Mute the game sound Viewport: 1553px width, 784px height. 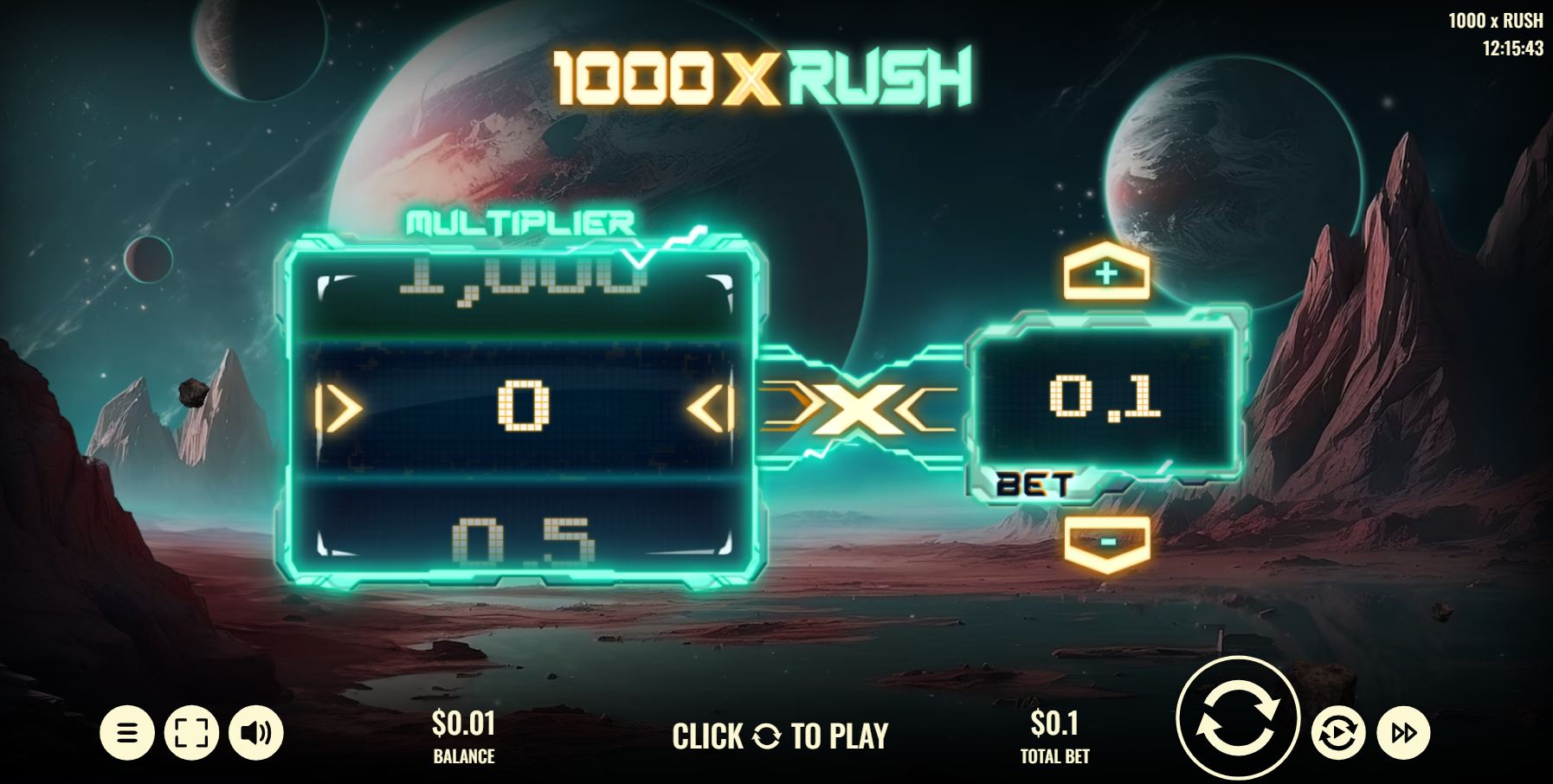coord(255,731)
